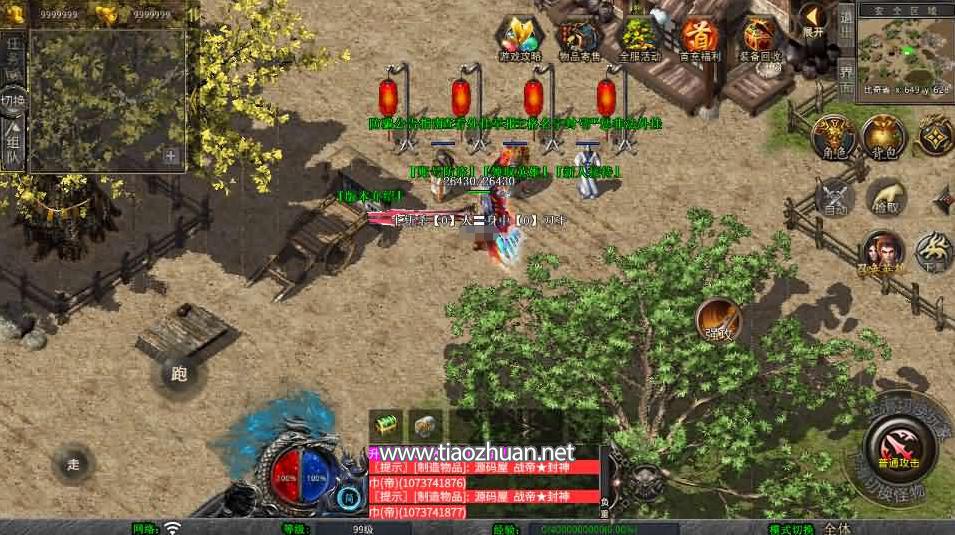Viewport: 955px width, 535px height.
Task: Open the 首充福利 first-recharge bonus
Action: (x=699, y=39)
